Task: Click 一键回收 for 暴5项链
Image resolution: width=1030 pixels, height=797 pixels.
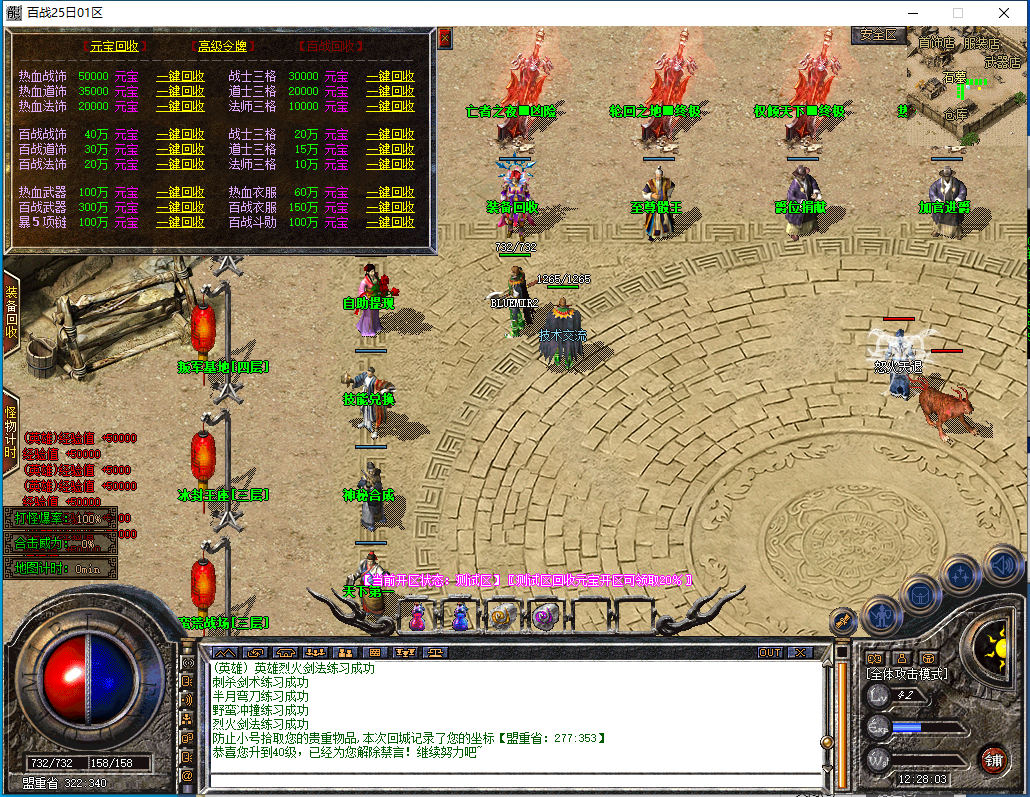Action: coord(180,223)
